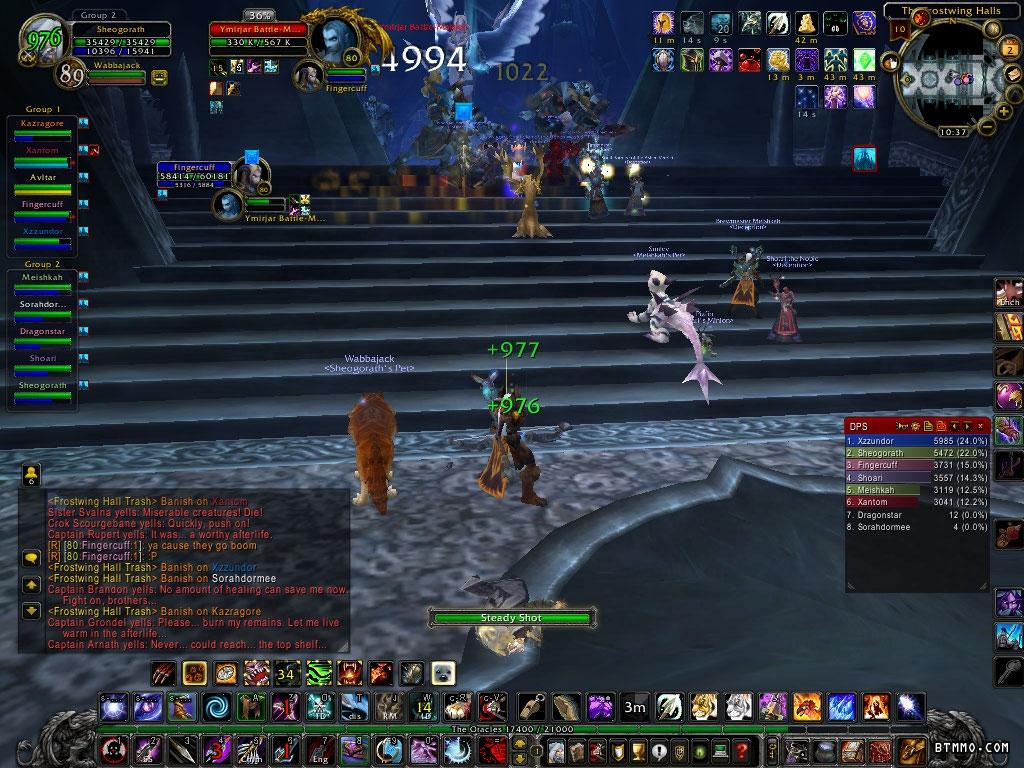Image resolution: width=1024 pixels, height=768 pixels.
Task: Click the golden helmet buff icon
Action: [x=662, y=22]
